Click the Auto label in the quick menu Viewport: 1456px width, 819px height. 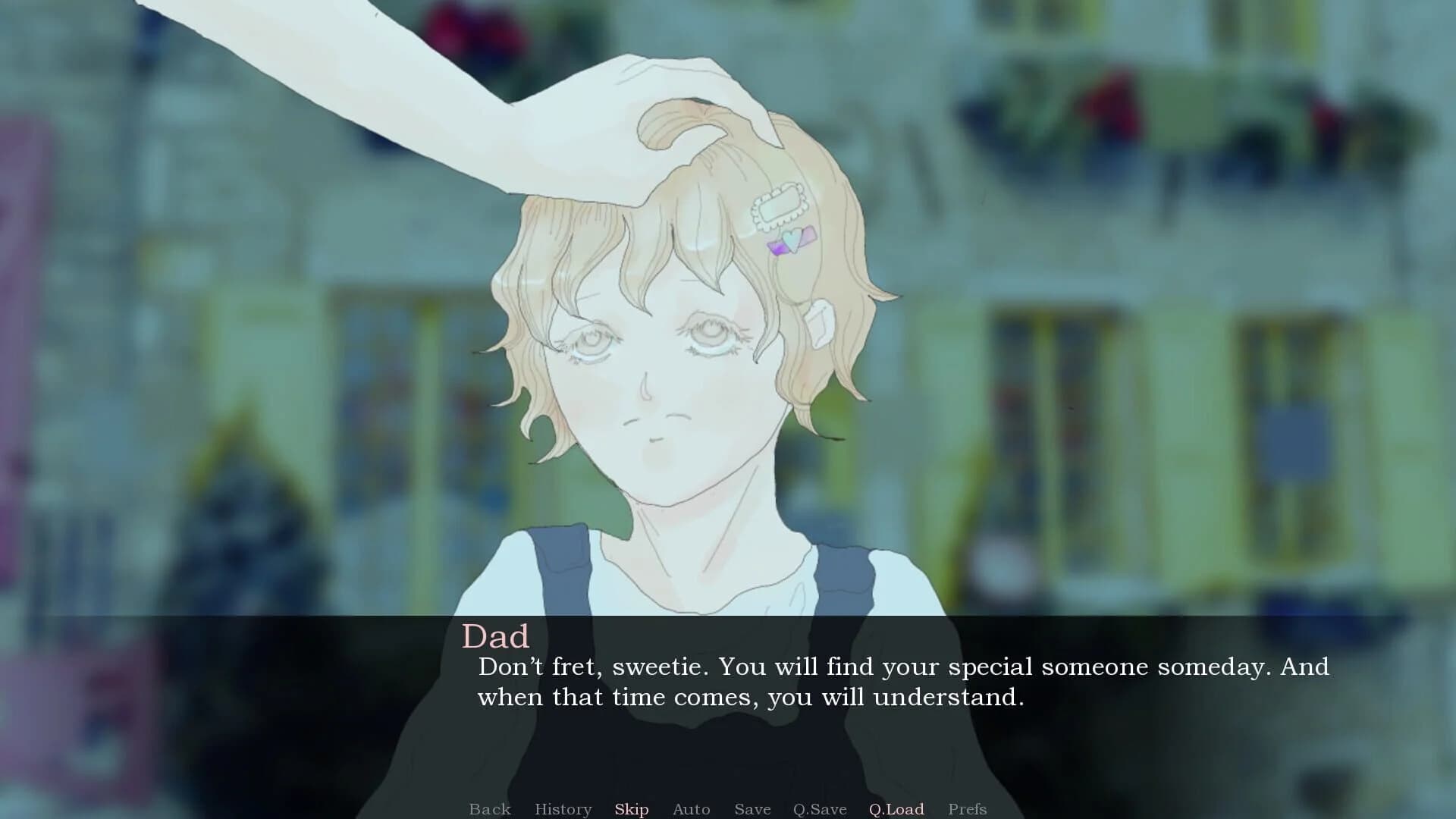(x=691, y=809)
